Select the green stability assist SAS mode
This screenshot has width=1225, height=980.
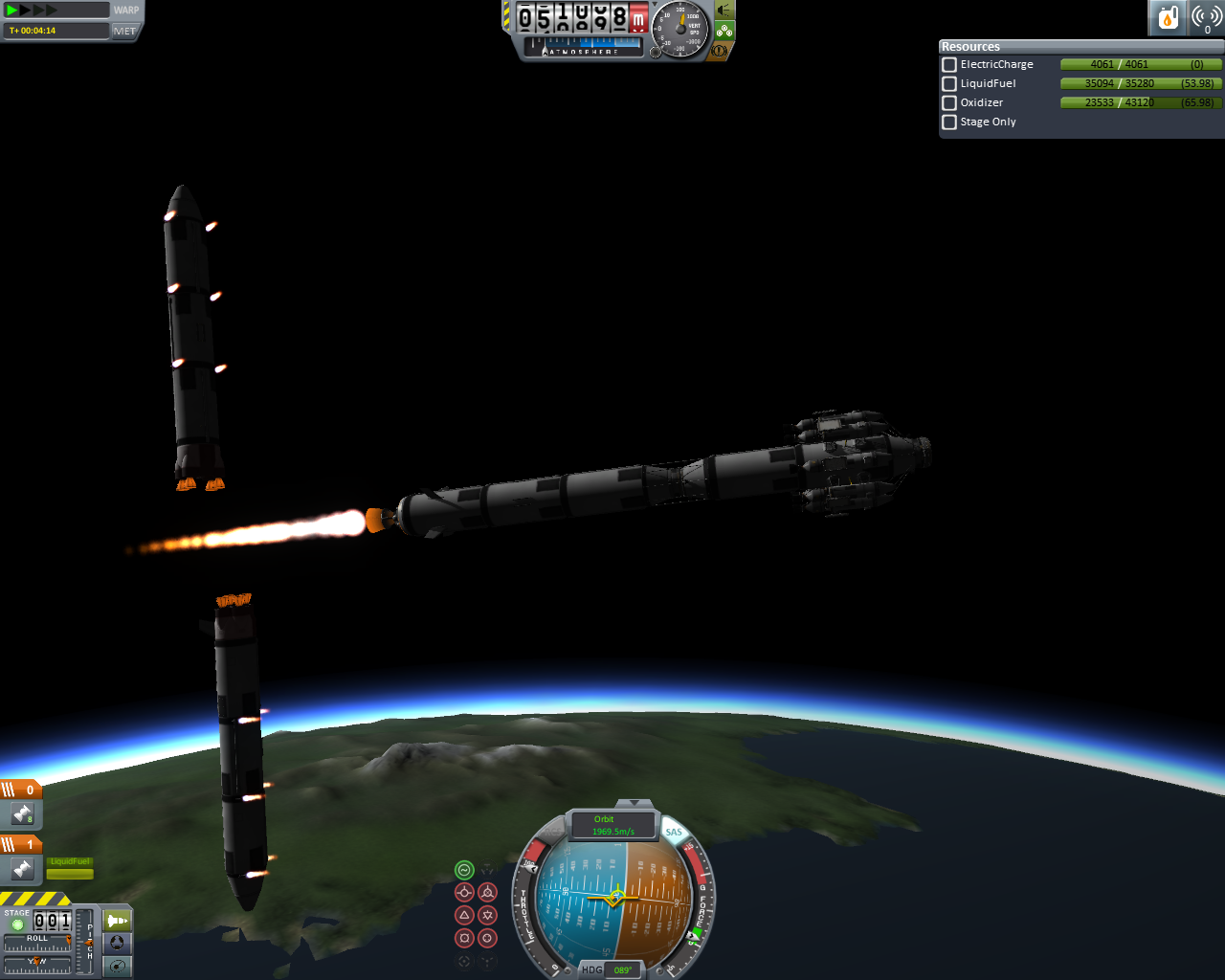coord(464,870)
